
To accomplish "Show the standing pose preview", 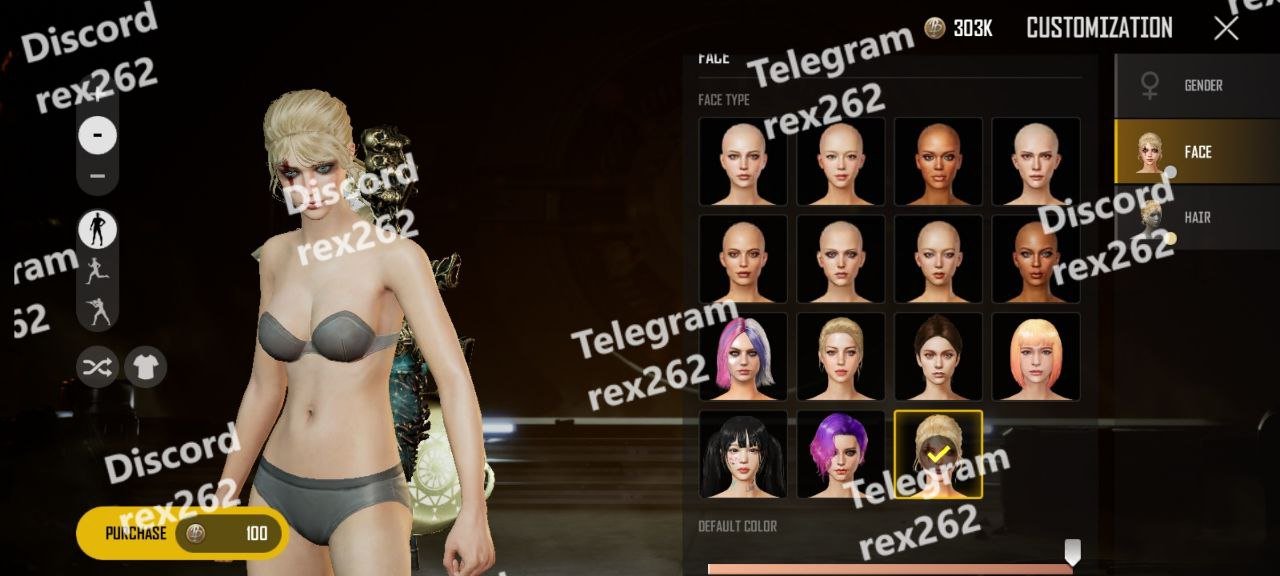I will 98,230.
